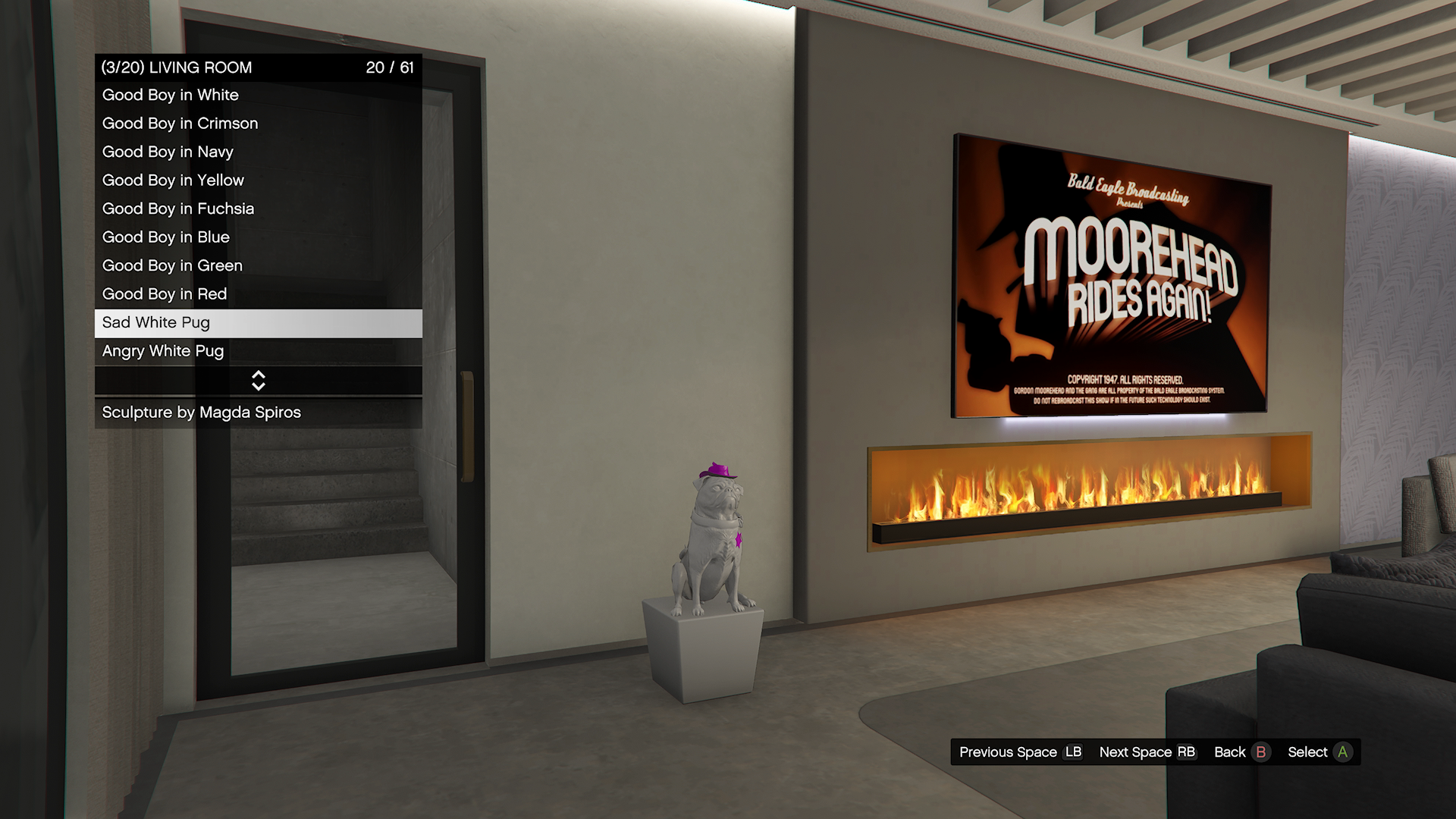Pick the Good Boy in Navy sculpture
1456x819 pixels.
[258, 152]
